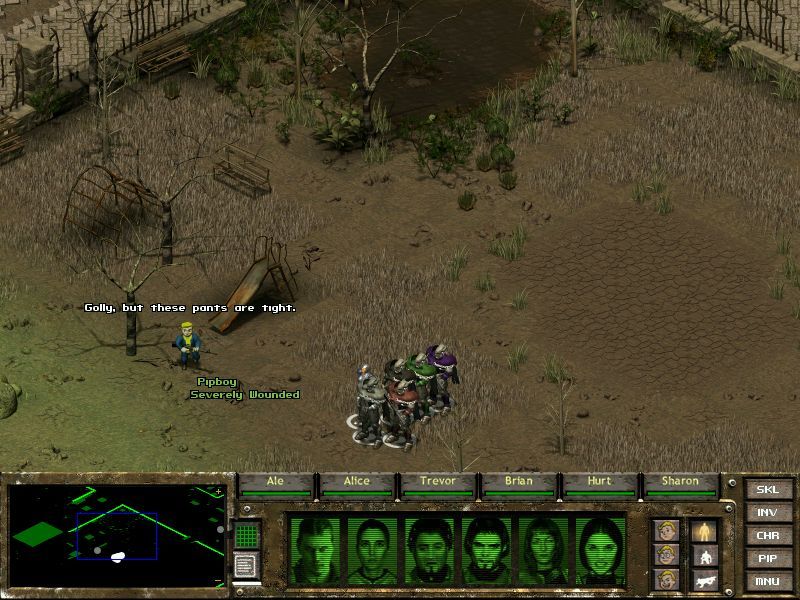Open the text log document icon
The width and height of the screenshot is (800, 600).
[x=245, y=565]
